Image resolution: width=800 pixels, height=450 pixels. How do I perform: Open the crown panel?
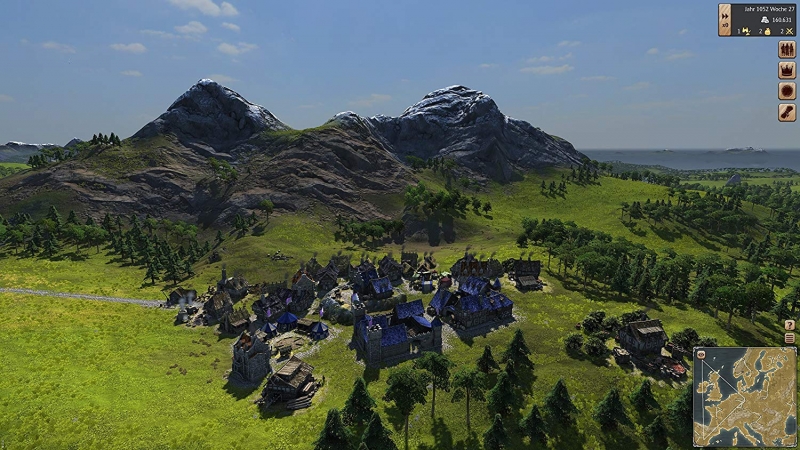click(x=787, y=70)
